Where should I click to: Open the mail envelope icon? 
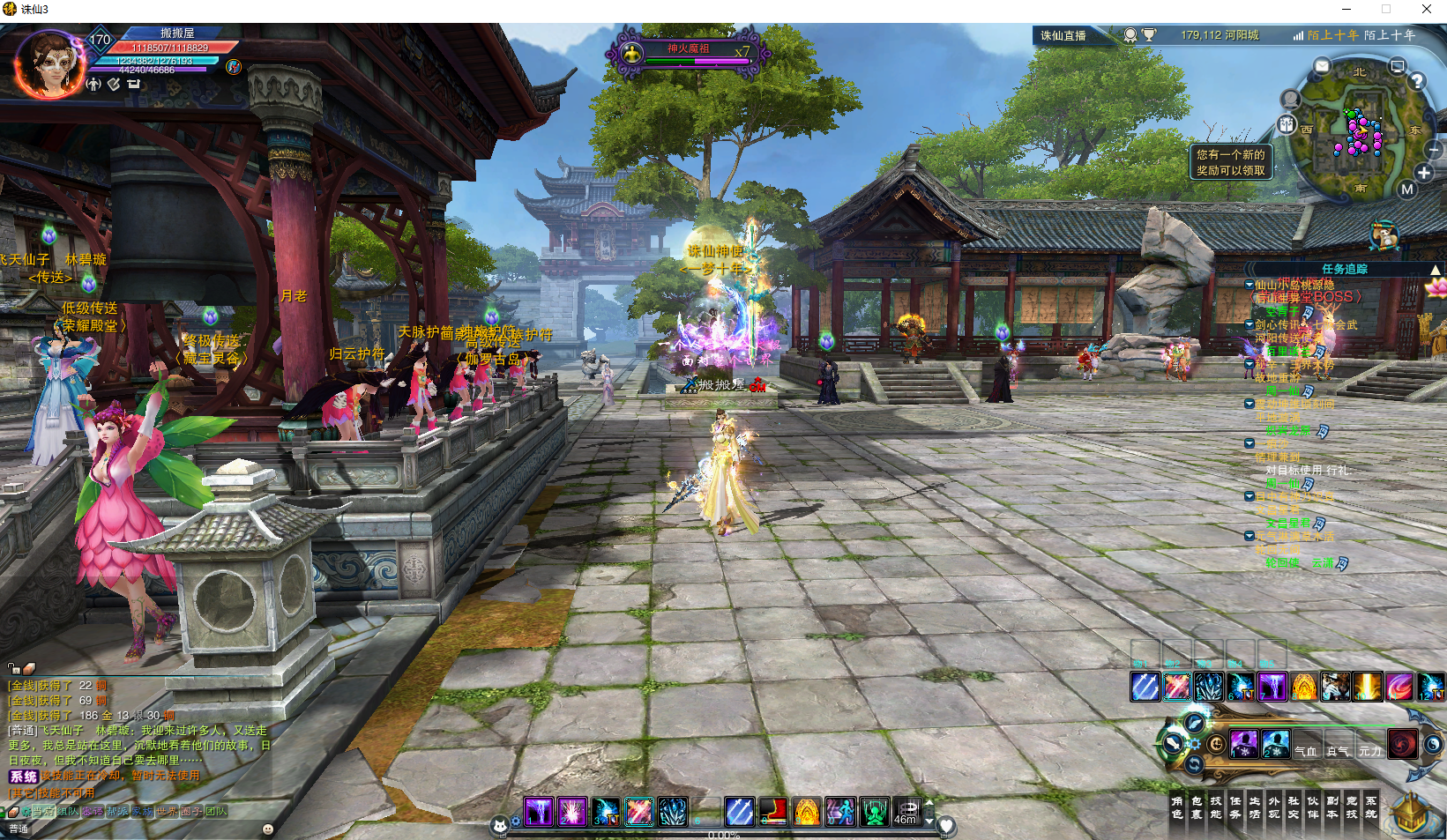point(1322,66)
